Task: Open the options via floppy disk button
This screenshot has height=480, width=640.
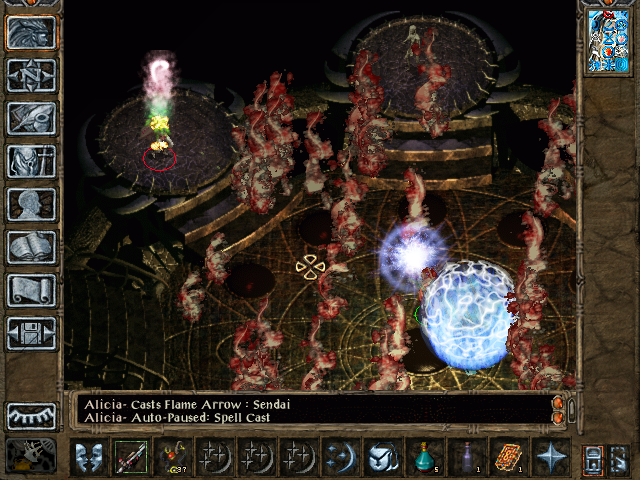Action: 31,333
